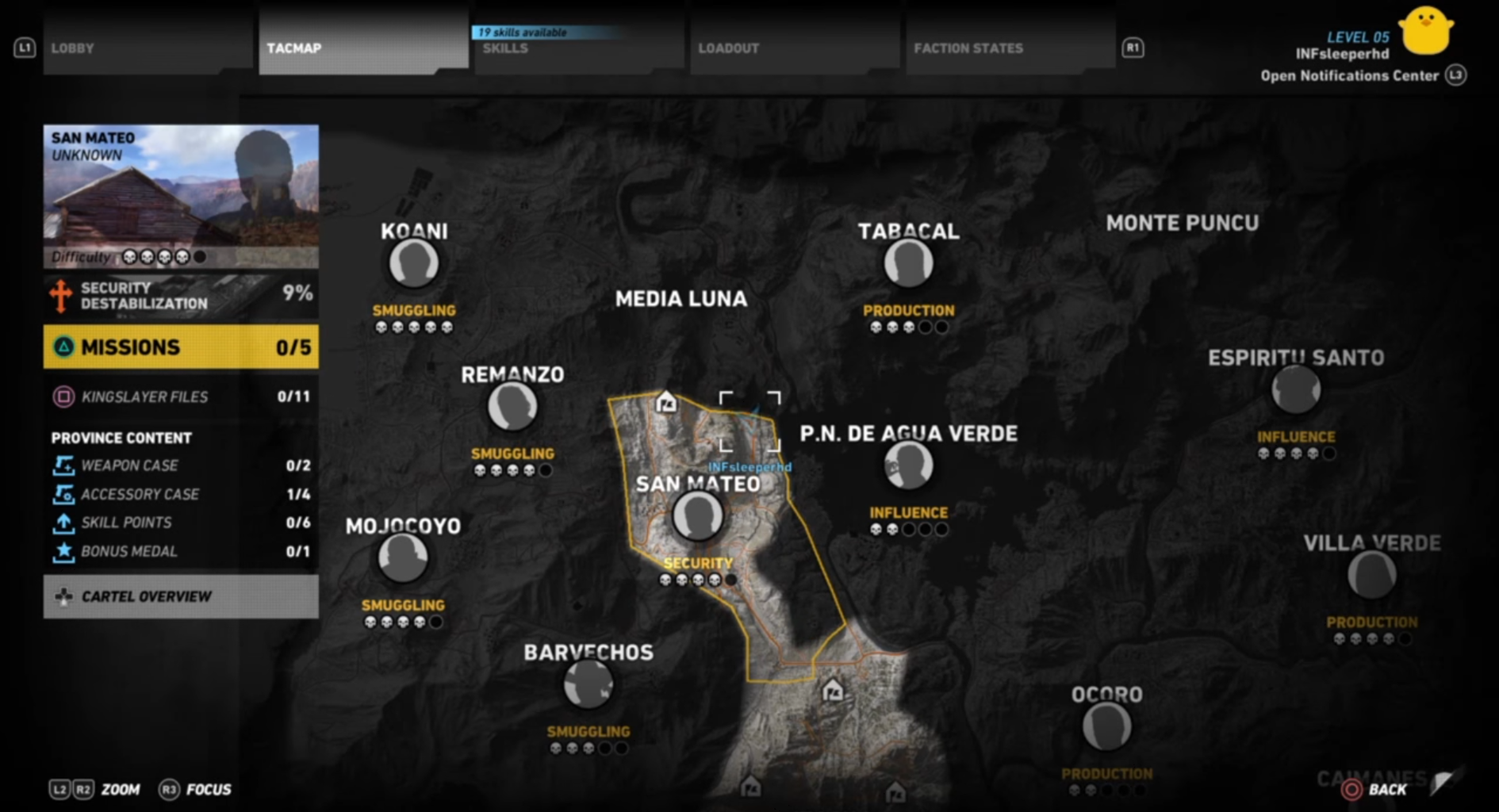Viewport: 1499px width, 812px height.
Task: Click the Villa Verde production boss portrait
Action: pyautogui.click(x=1372, y=574)
